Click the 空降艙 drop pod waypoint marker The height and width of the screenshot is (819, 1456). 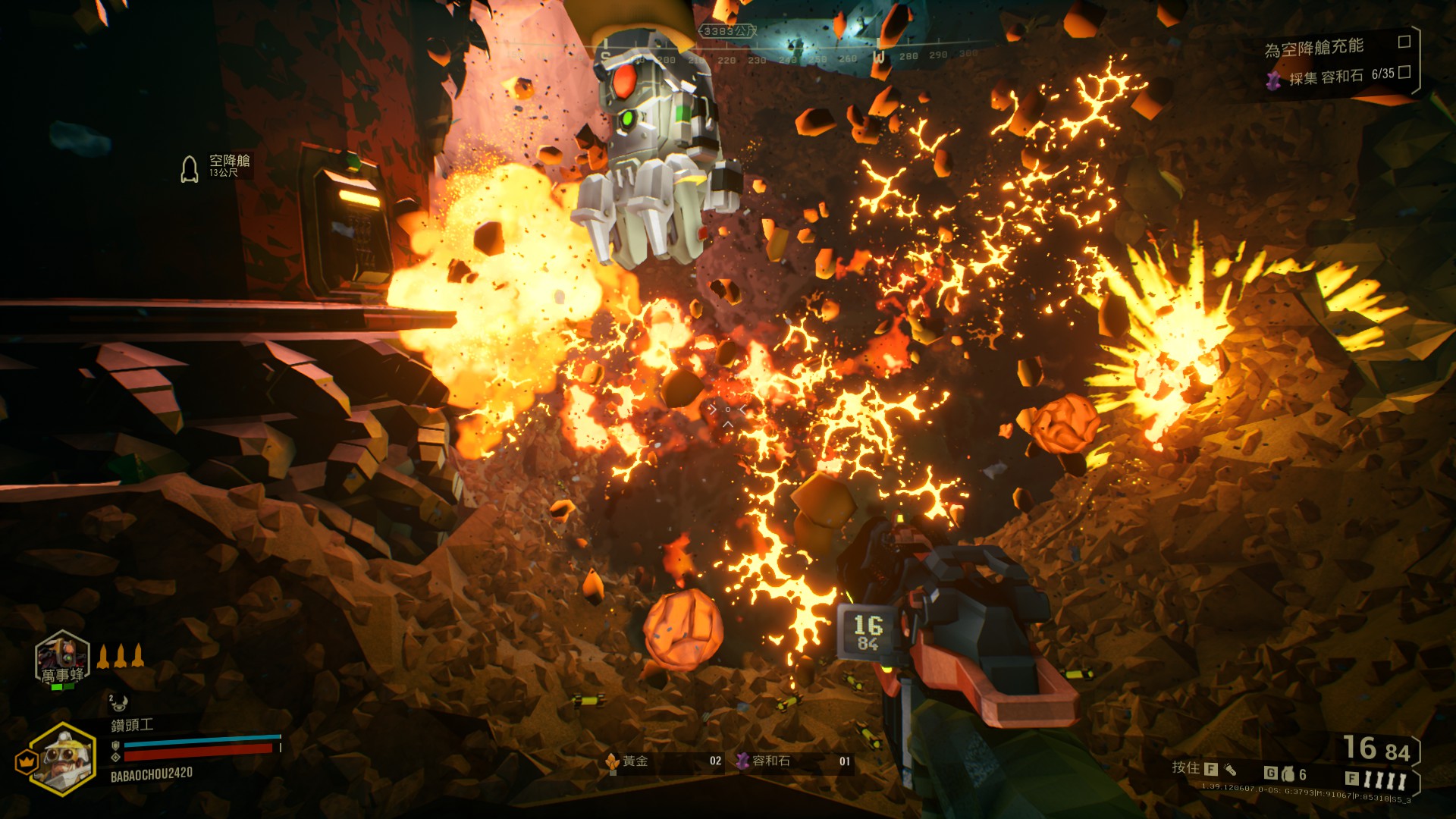(190, 168)
